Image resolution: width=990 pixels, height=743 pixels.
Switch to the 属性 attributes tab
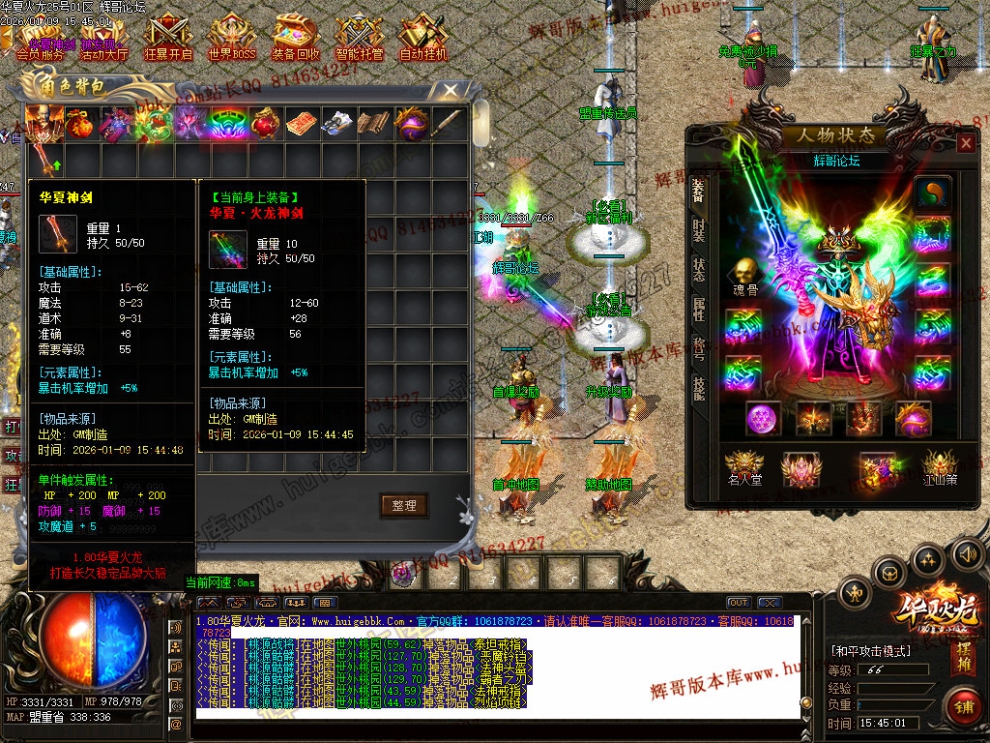pyautogui.click(x=699, y=308)
